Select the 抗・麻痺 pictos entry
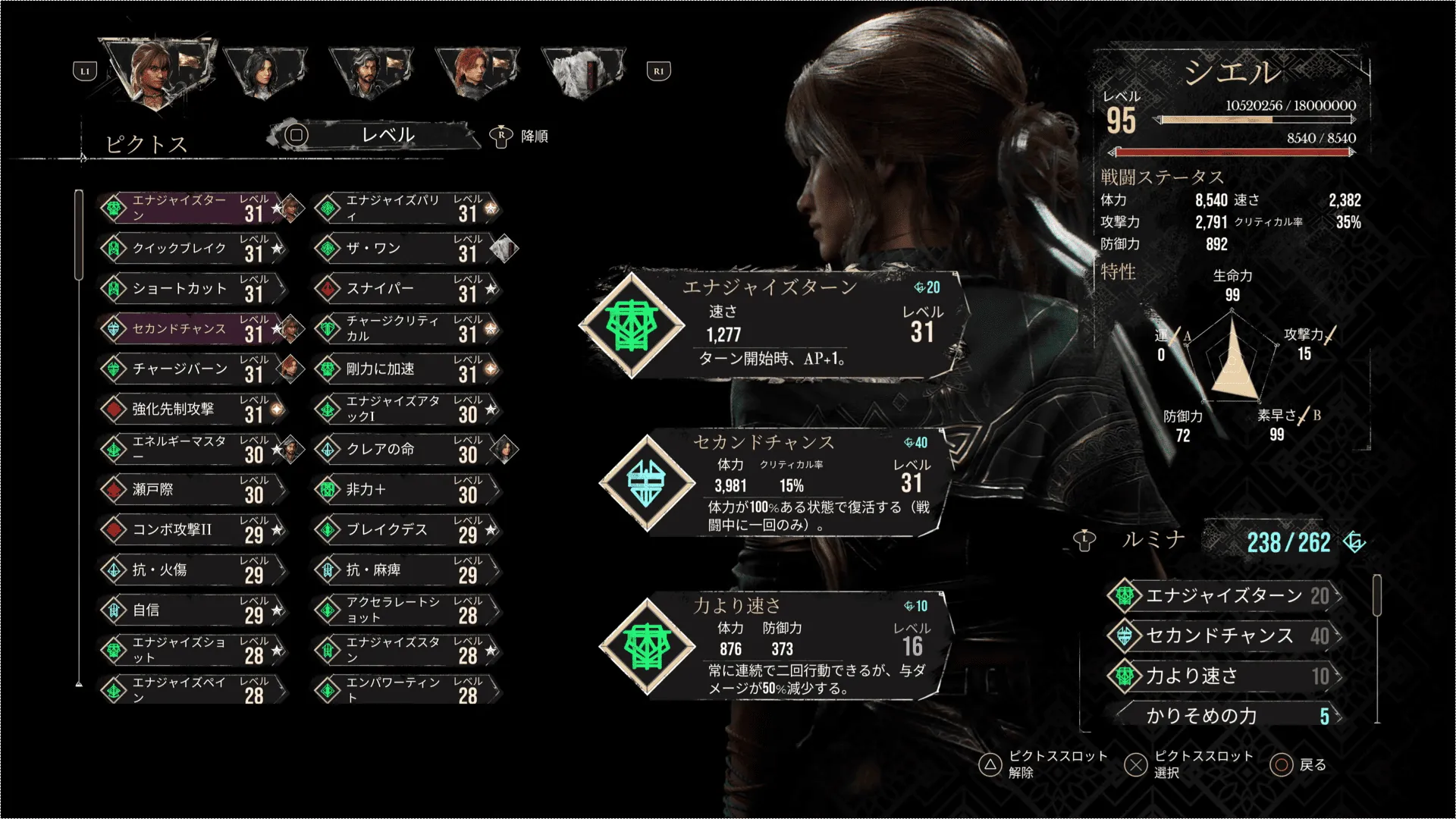This screenshot has width=1456, height=819. click(x=407, y=570)
